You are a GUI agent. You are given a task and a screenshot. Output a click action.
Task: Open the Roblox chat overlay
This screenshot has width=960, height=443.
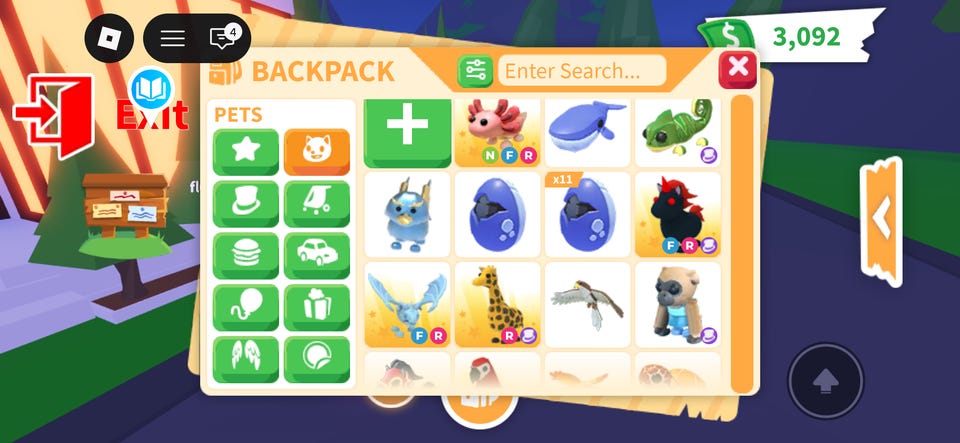222,39
